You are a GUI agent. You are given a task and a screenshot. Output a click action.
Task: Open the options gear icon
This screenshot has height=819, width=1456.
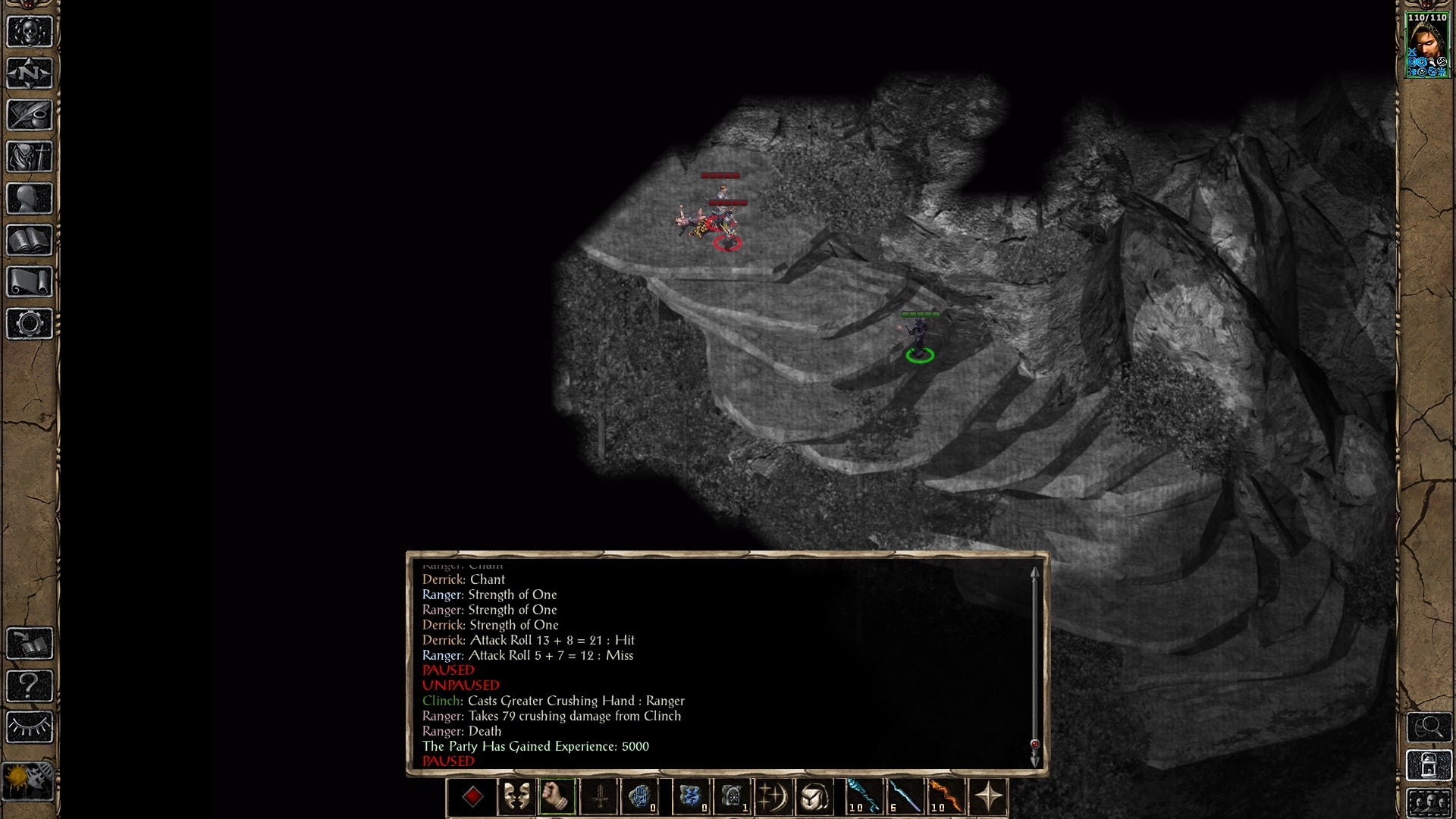(30, 324)
